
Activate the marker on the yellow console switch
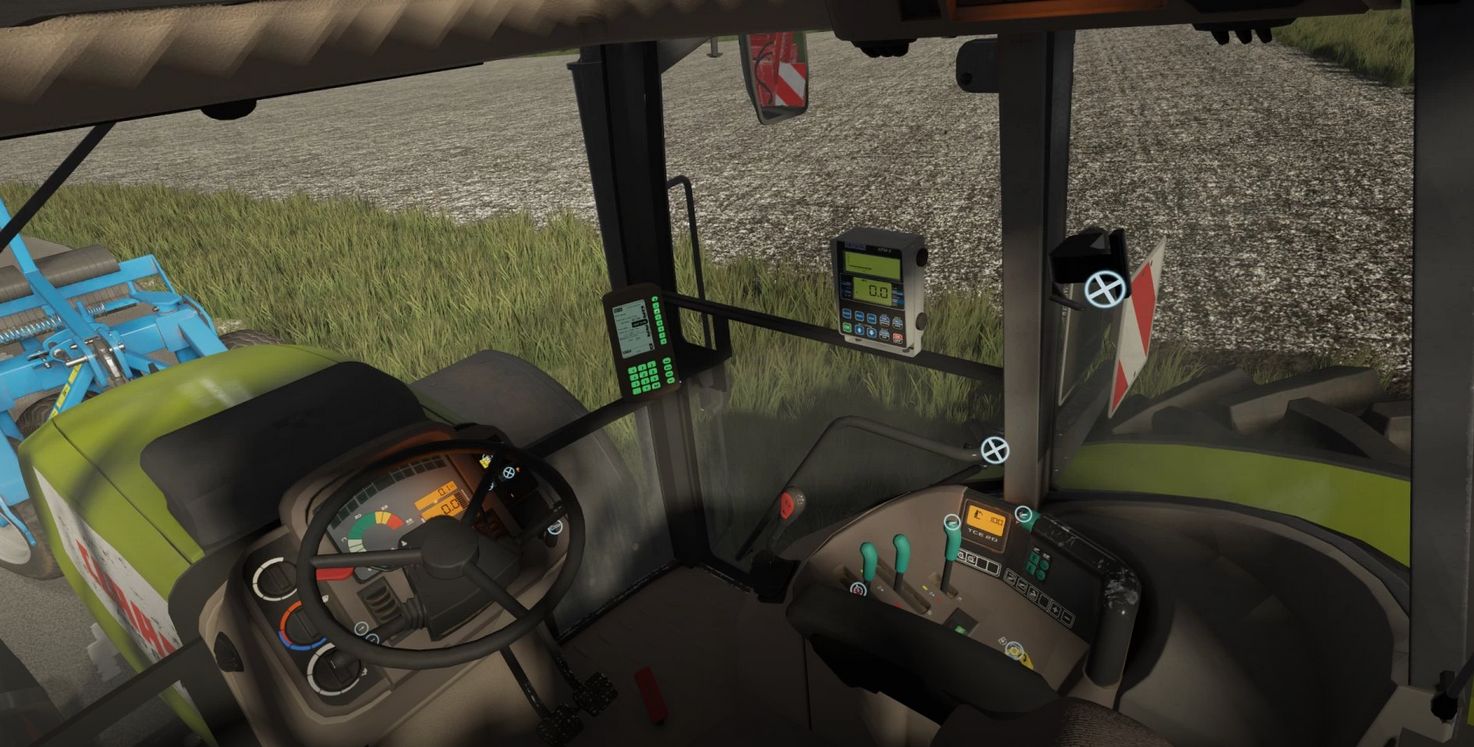1013,649
